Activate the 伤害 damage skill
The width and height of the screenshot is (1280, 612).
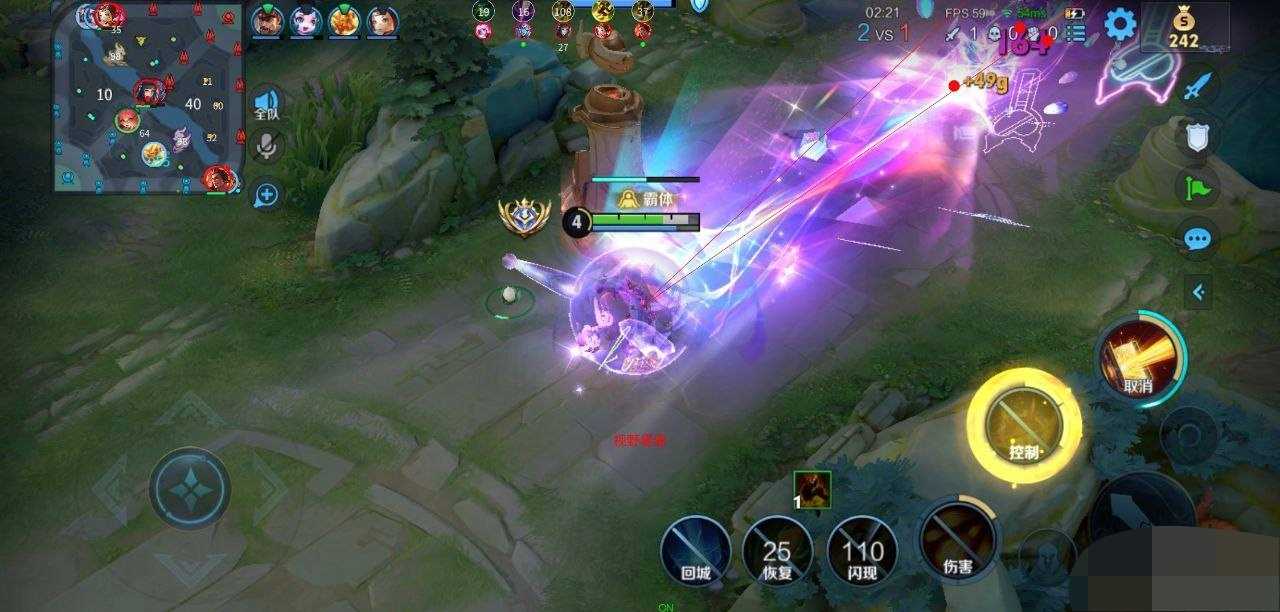coord(957,539)
